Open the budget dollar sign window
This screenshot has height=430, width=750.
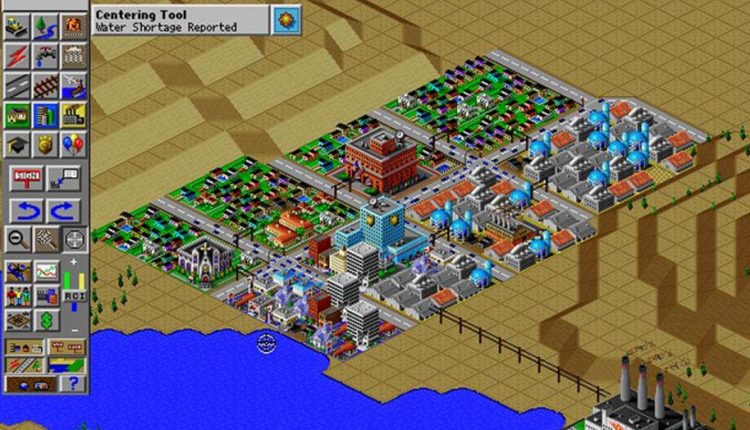[46, 321]
